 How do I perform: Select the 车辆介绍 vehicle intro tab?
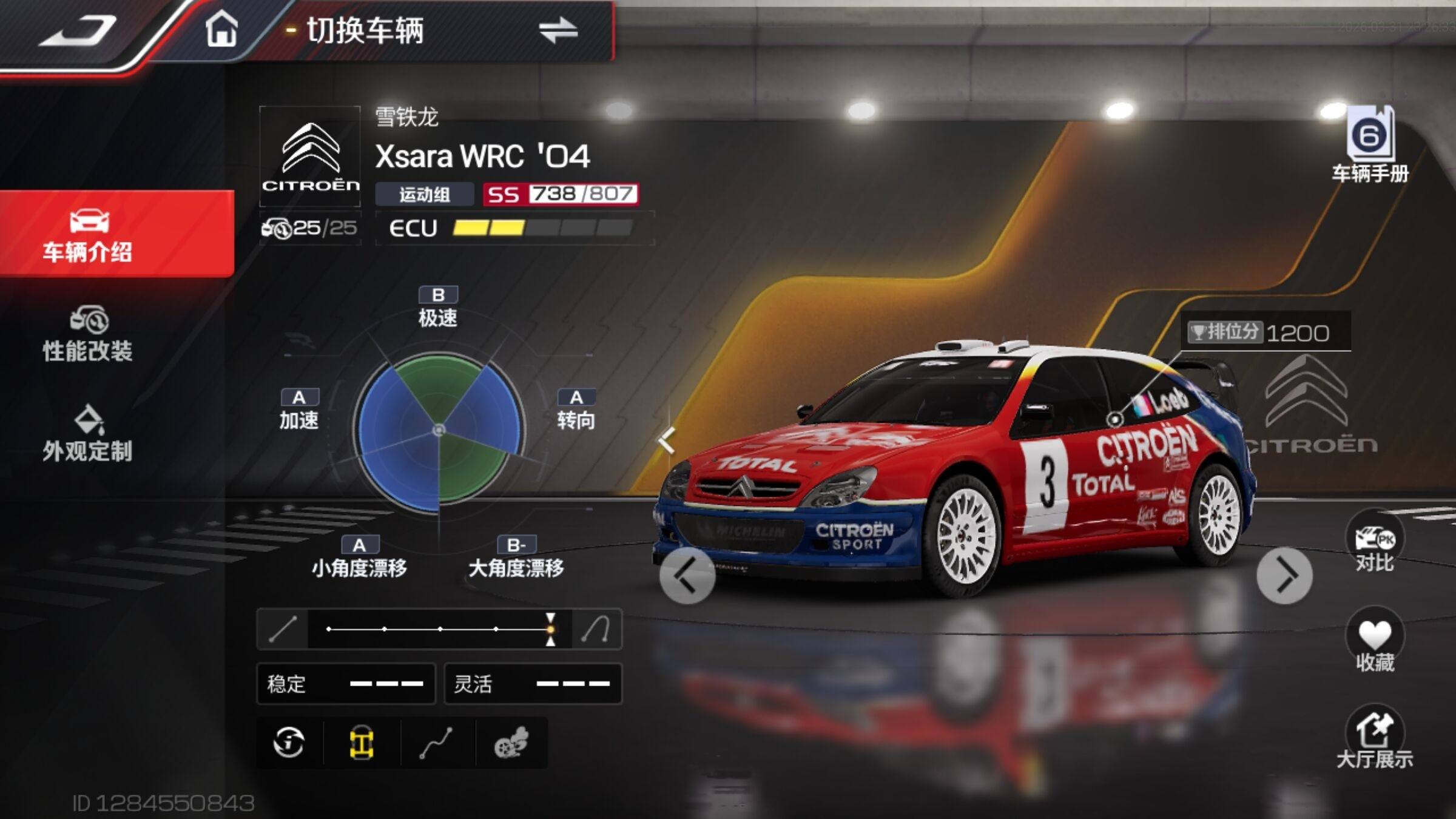[x=88, y=235]
